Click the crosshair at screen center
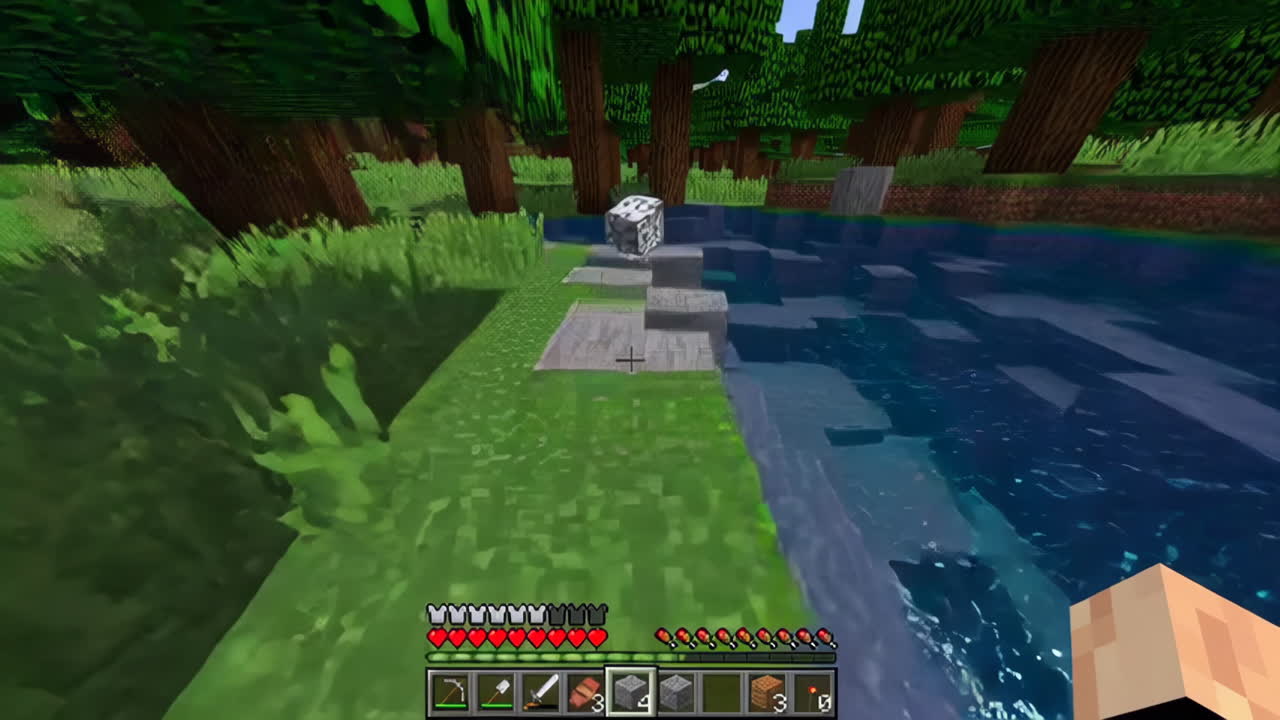 coord(632,358)
